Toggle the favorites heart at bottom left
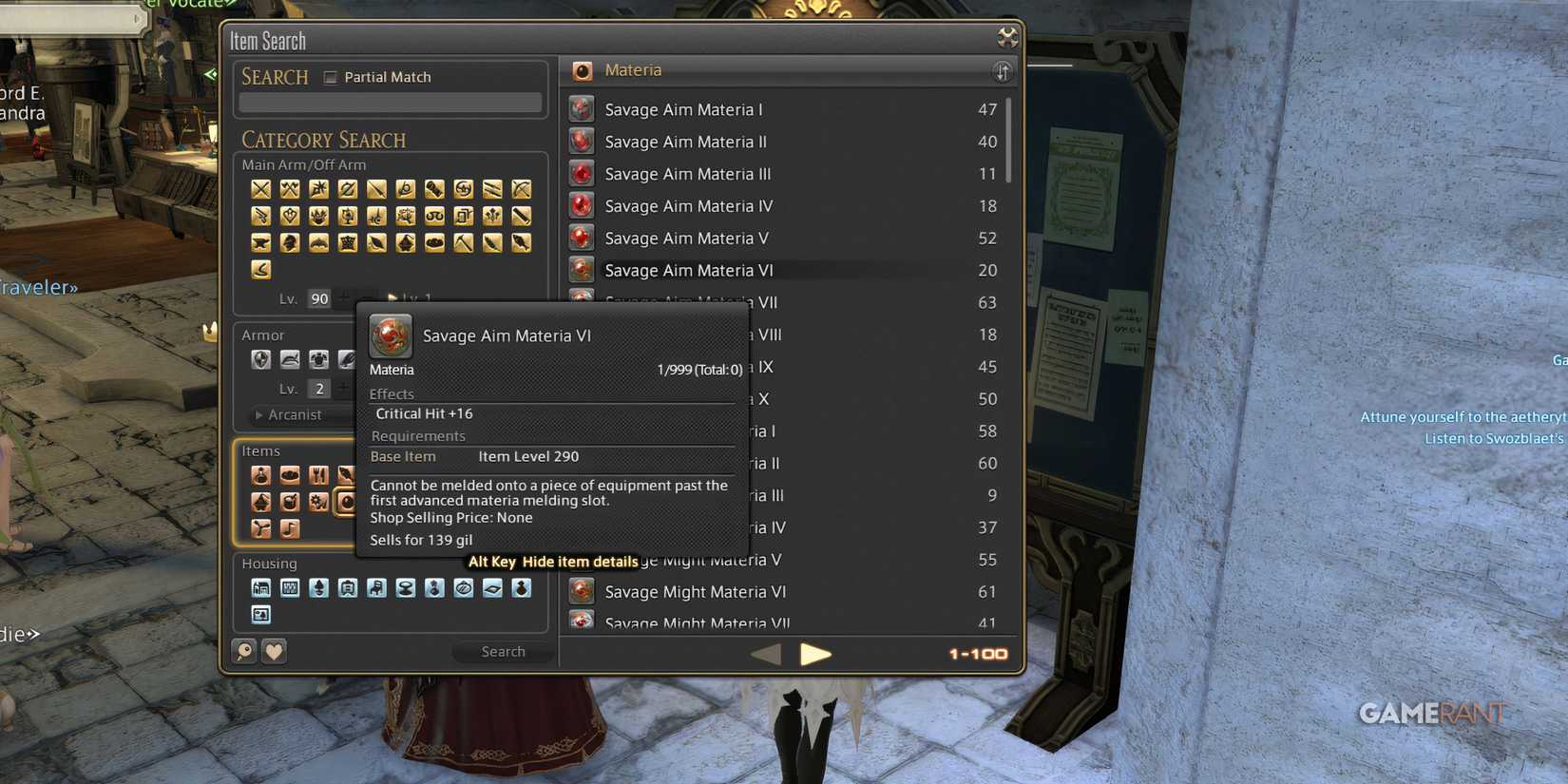The height and width of the screenshot is (784, 1568). [274, 652]
